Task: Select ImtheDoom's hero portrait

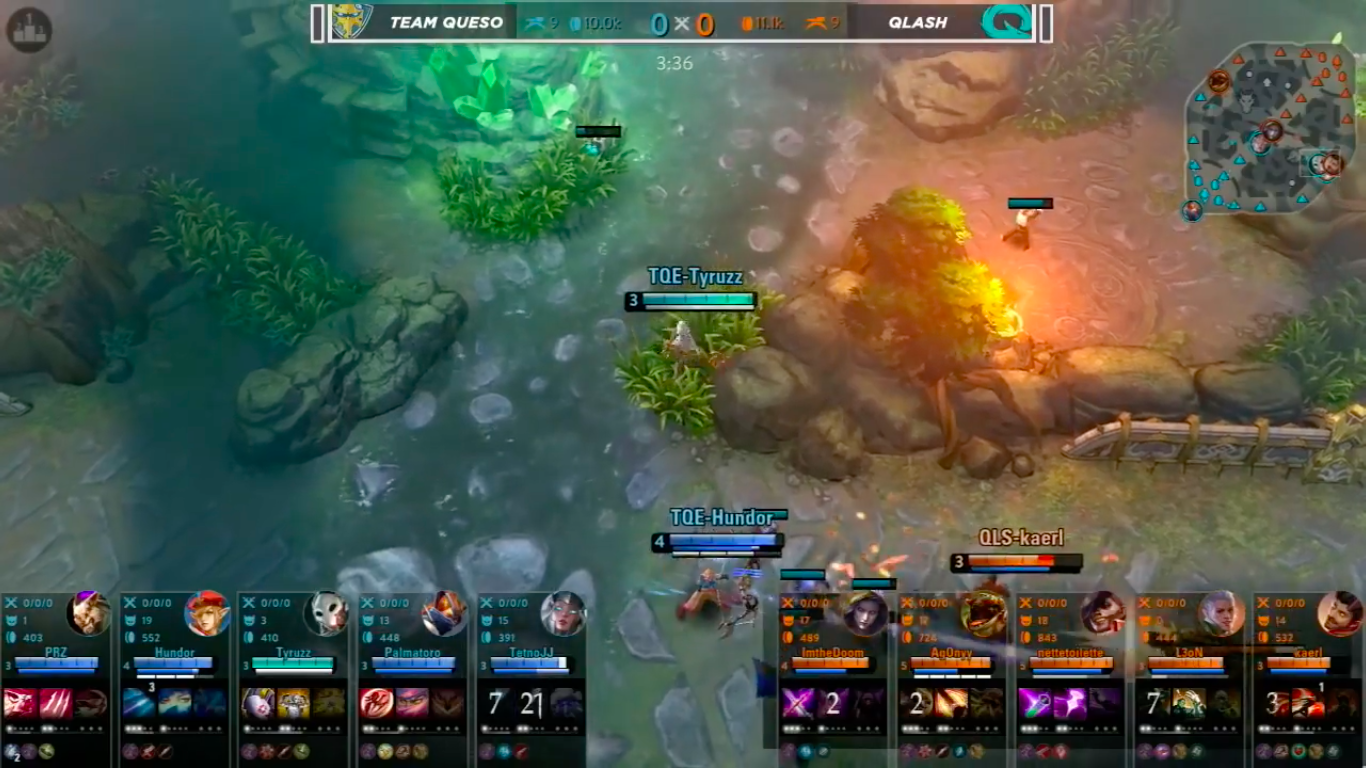Action: point(864,613)
